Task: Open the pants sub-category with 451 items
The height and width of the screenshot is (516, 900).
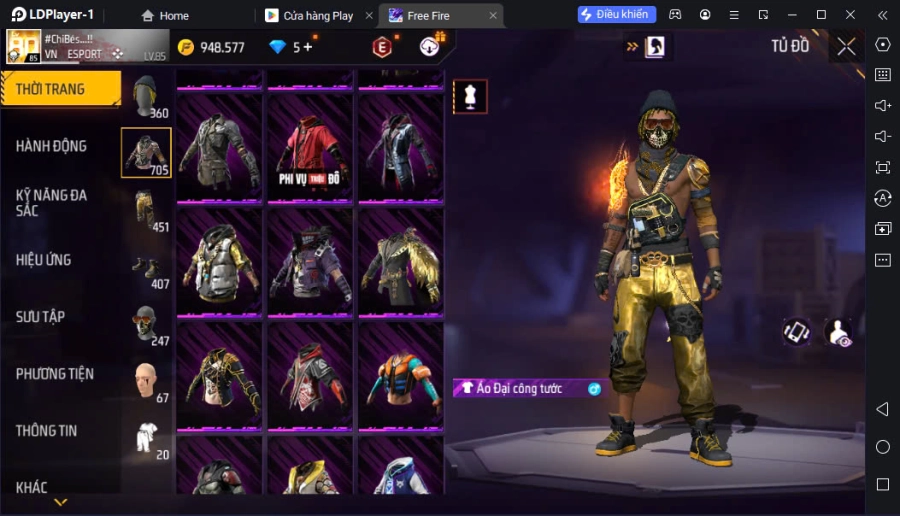Action: click(x=146, y=210)
